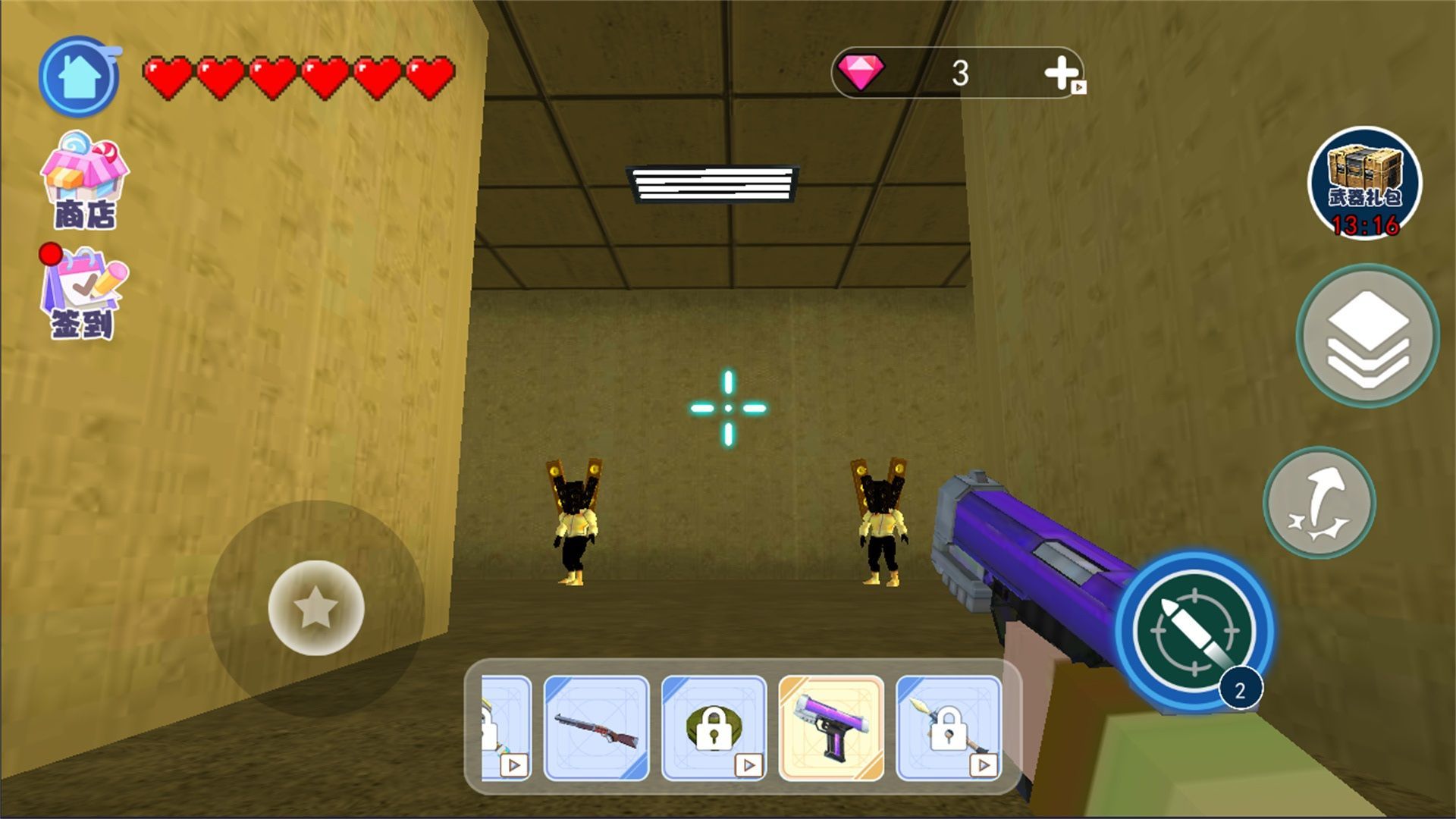Open the 商店 shop

[x=84, y=182]
